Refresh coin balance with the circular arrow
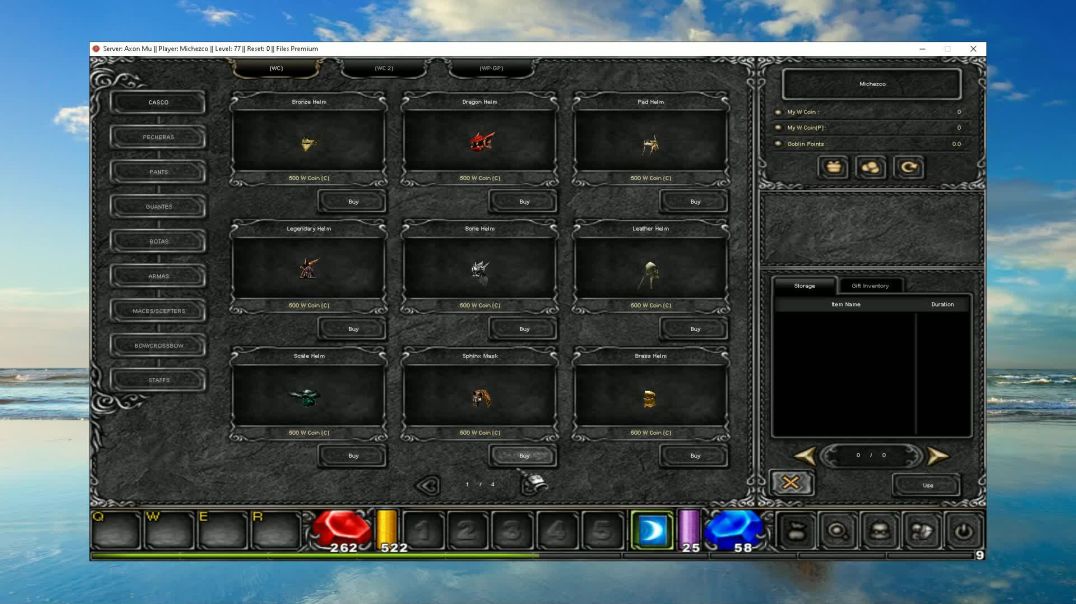 click(909, 168)
